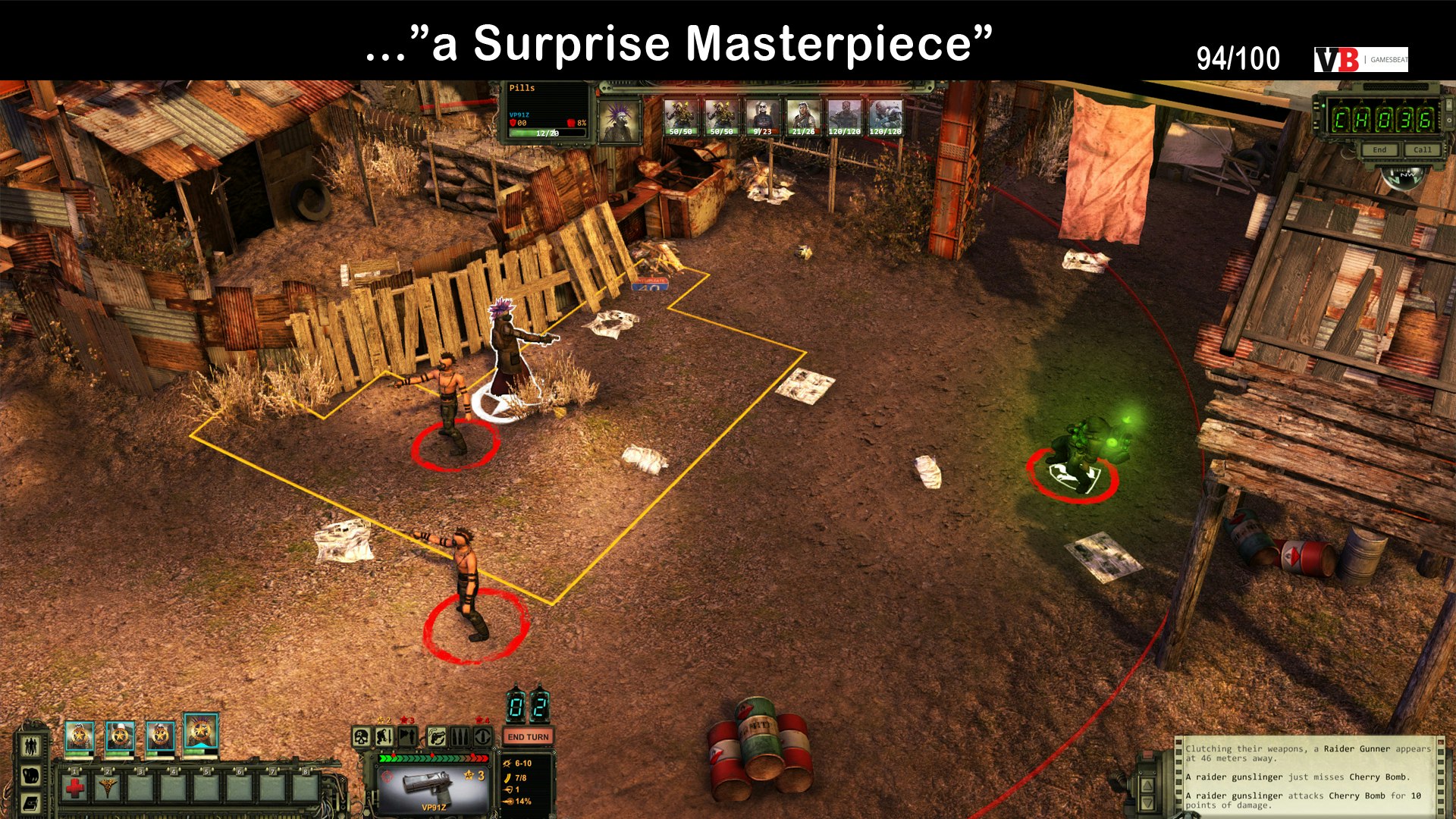Click the VP91Z pistol thumbnail
Viewport: 1456px width, 819px height.
click(427, 785)
